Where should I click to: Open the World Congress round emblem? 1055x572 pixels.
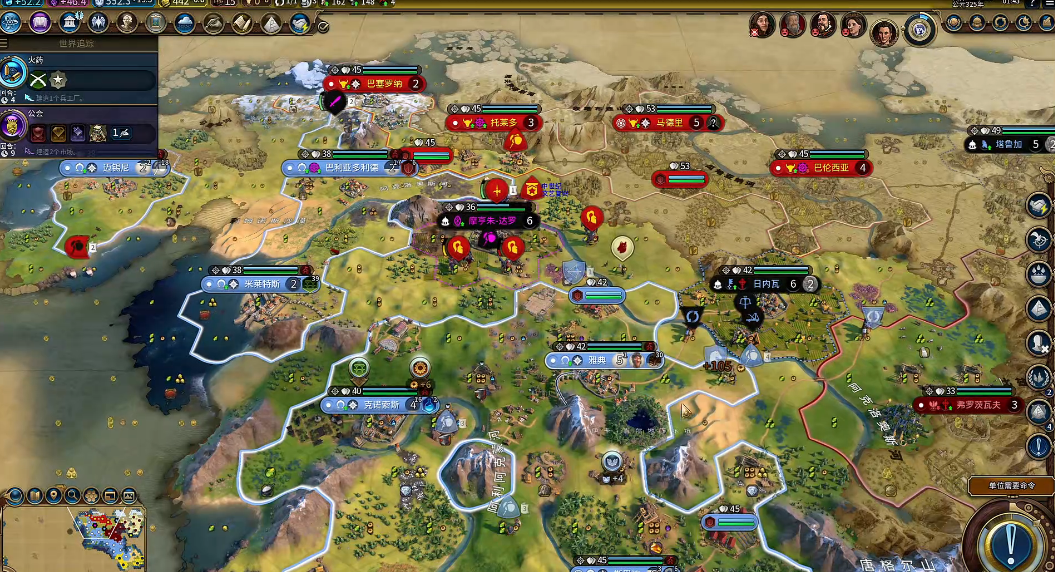(919, 30)
